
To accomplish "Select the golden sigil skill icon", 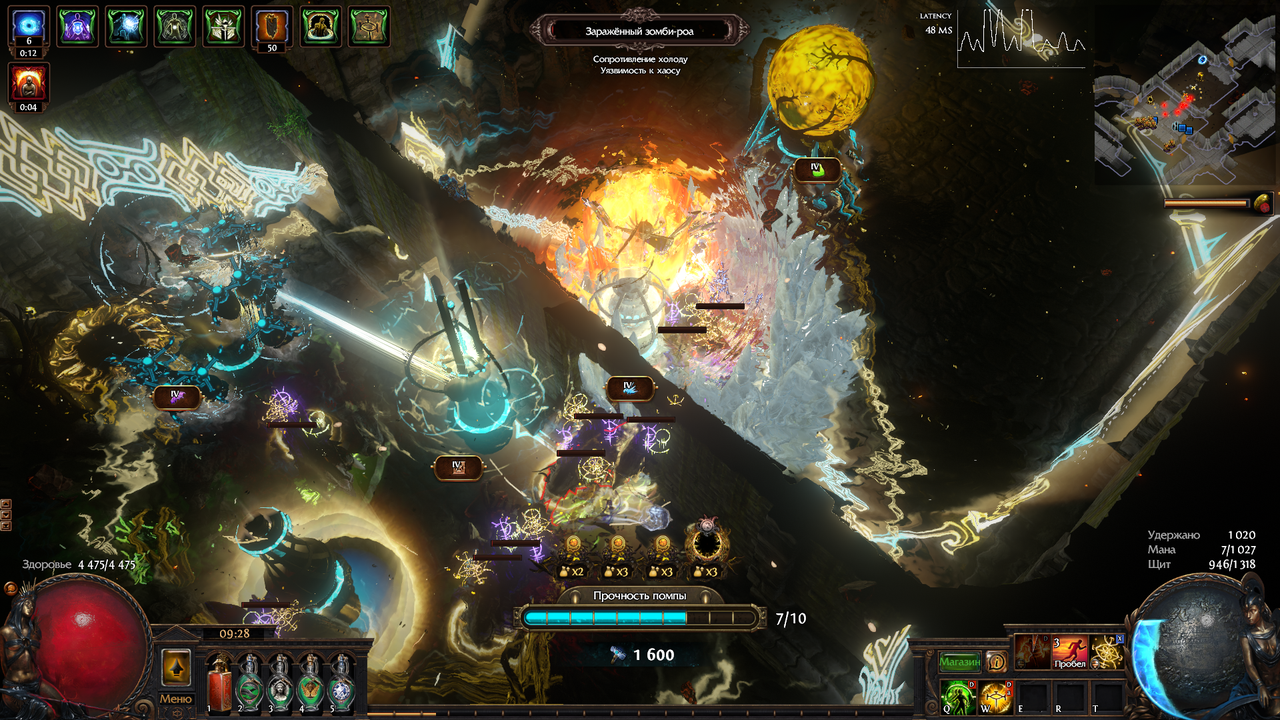I will 1106,652.
